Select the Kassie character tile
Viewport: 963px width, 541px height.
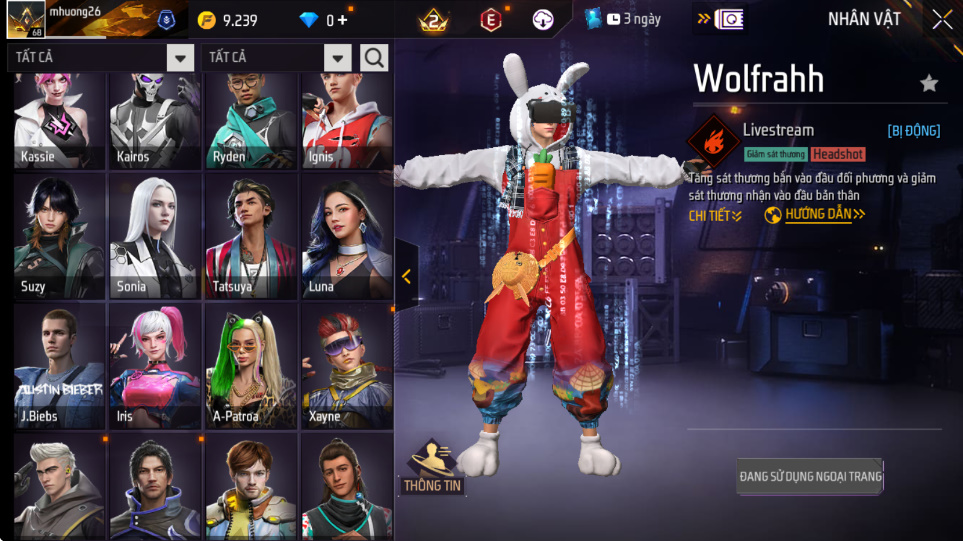coord(59,119)
